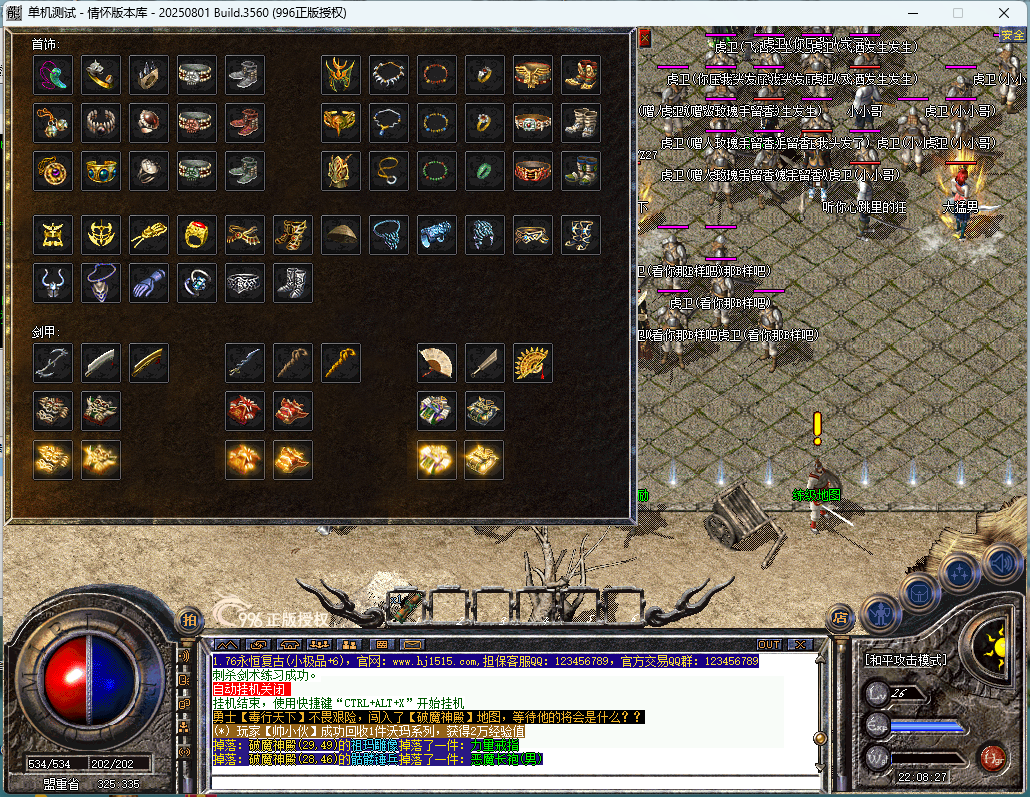
Task: Open the 店 shop button
Action: (839, 619)
